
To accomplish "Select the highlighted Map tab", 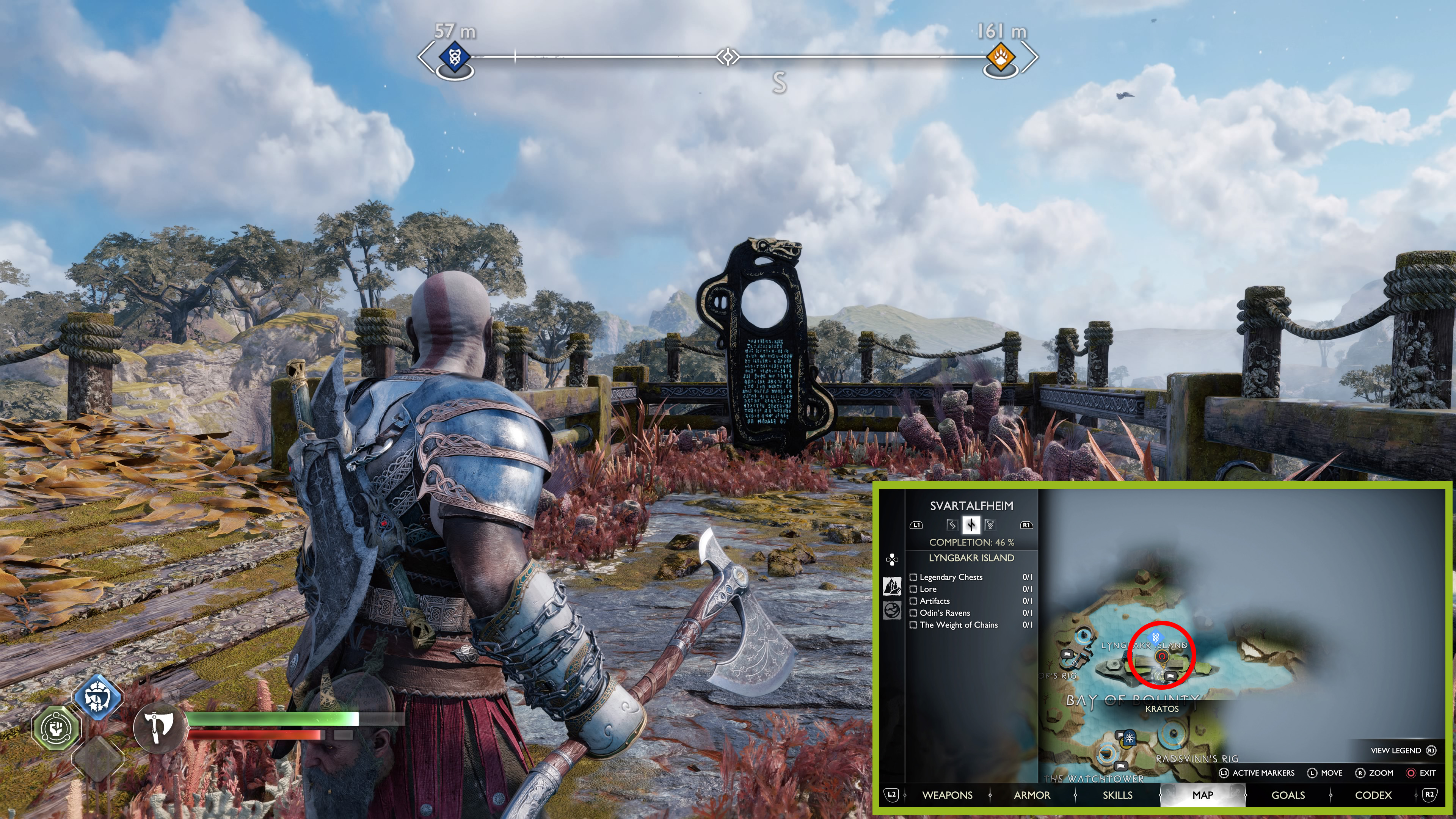I will (x=1202, y=795).
